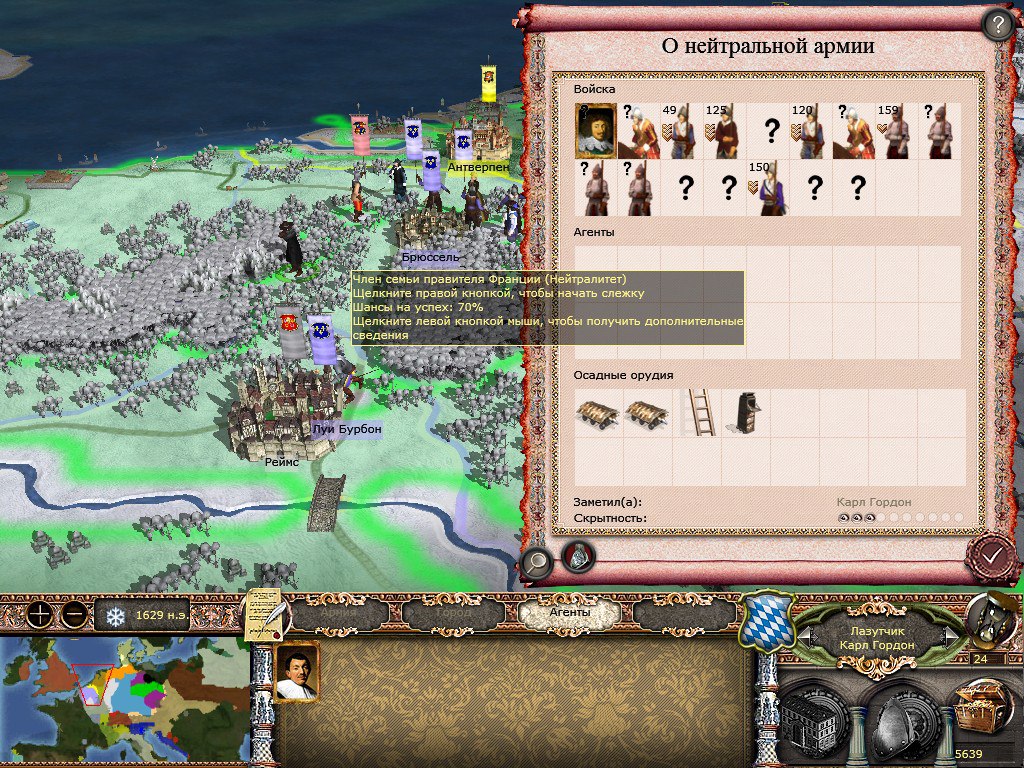Open the Bavarian faction shield overview
1024x768 pixels.
point(768,621)
